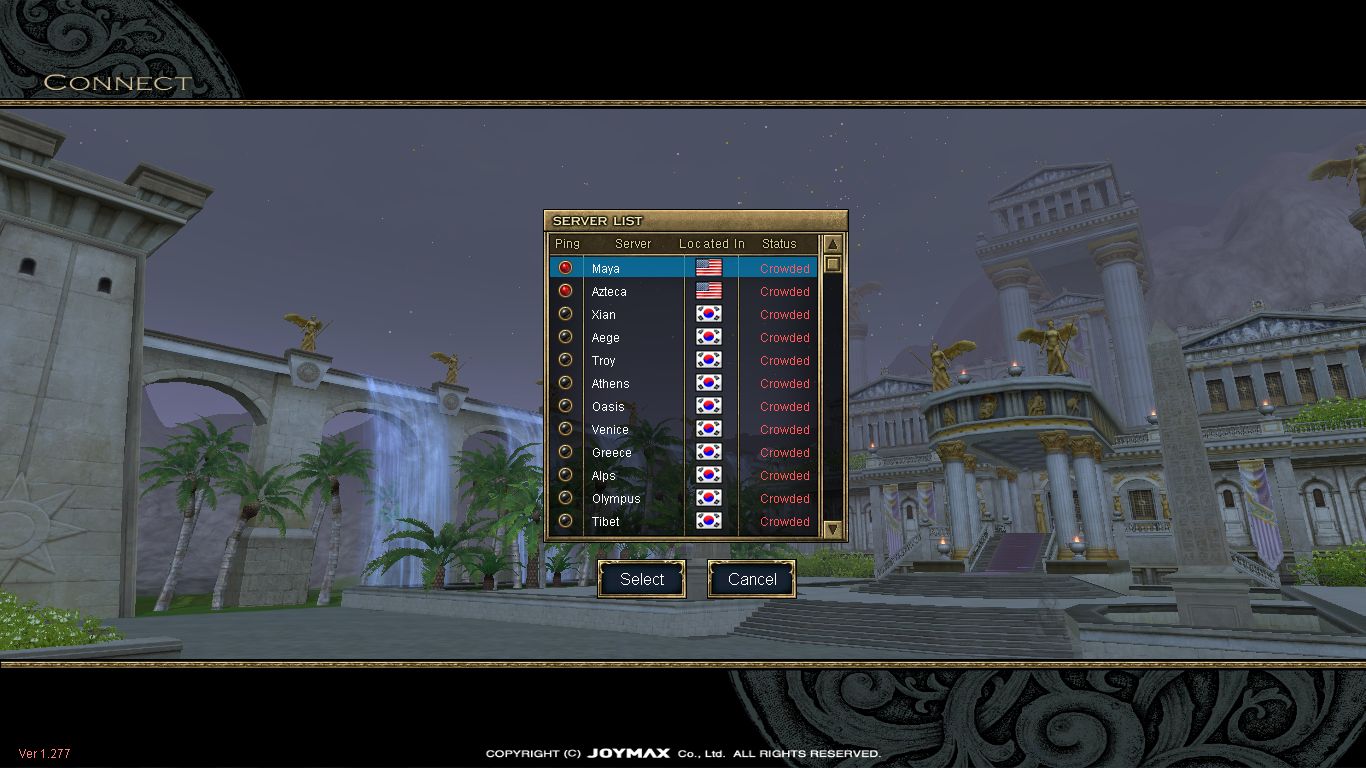Viewport: 1366px width, 768px height.
Task: Click the server list scroll-down arrow
Action: point(832,529)
